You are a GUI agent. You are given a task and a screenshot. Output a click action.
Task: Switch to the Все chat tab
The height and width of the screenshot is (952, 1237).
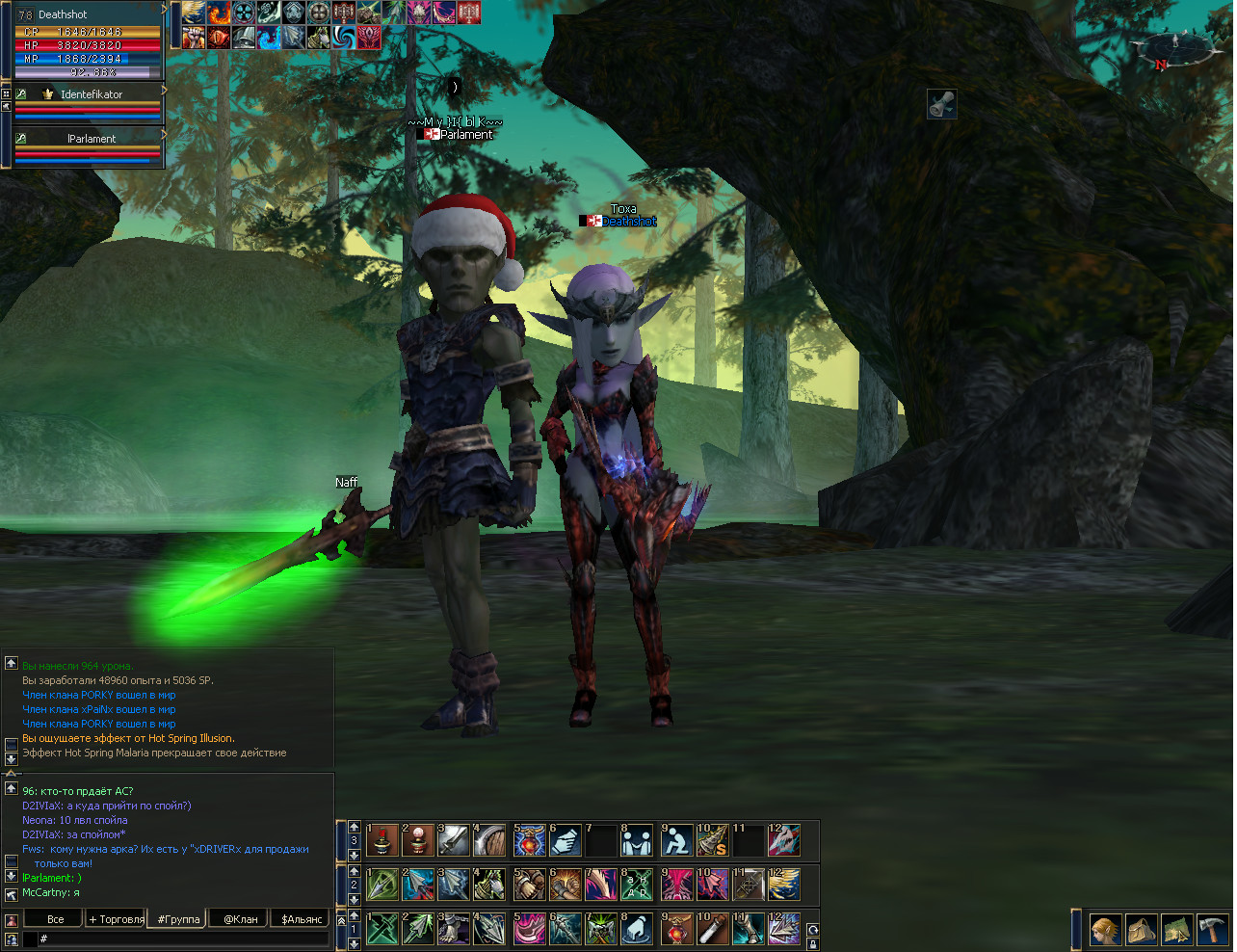click(x=55, y=919)
